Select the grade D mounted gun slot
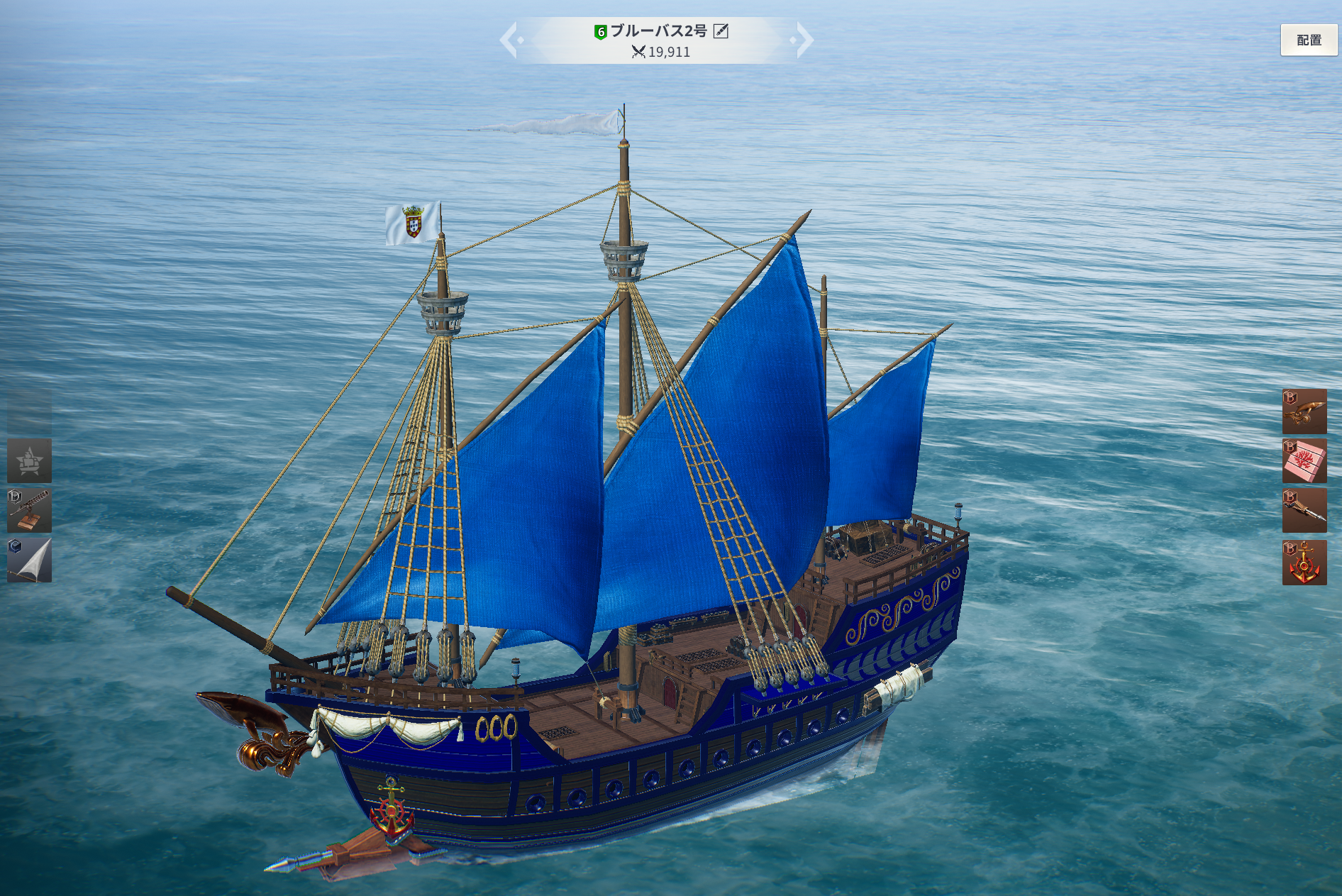Viewport: 1342px width, 896px height. click(29, 510)
